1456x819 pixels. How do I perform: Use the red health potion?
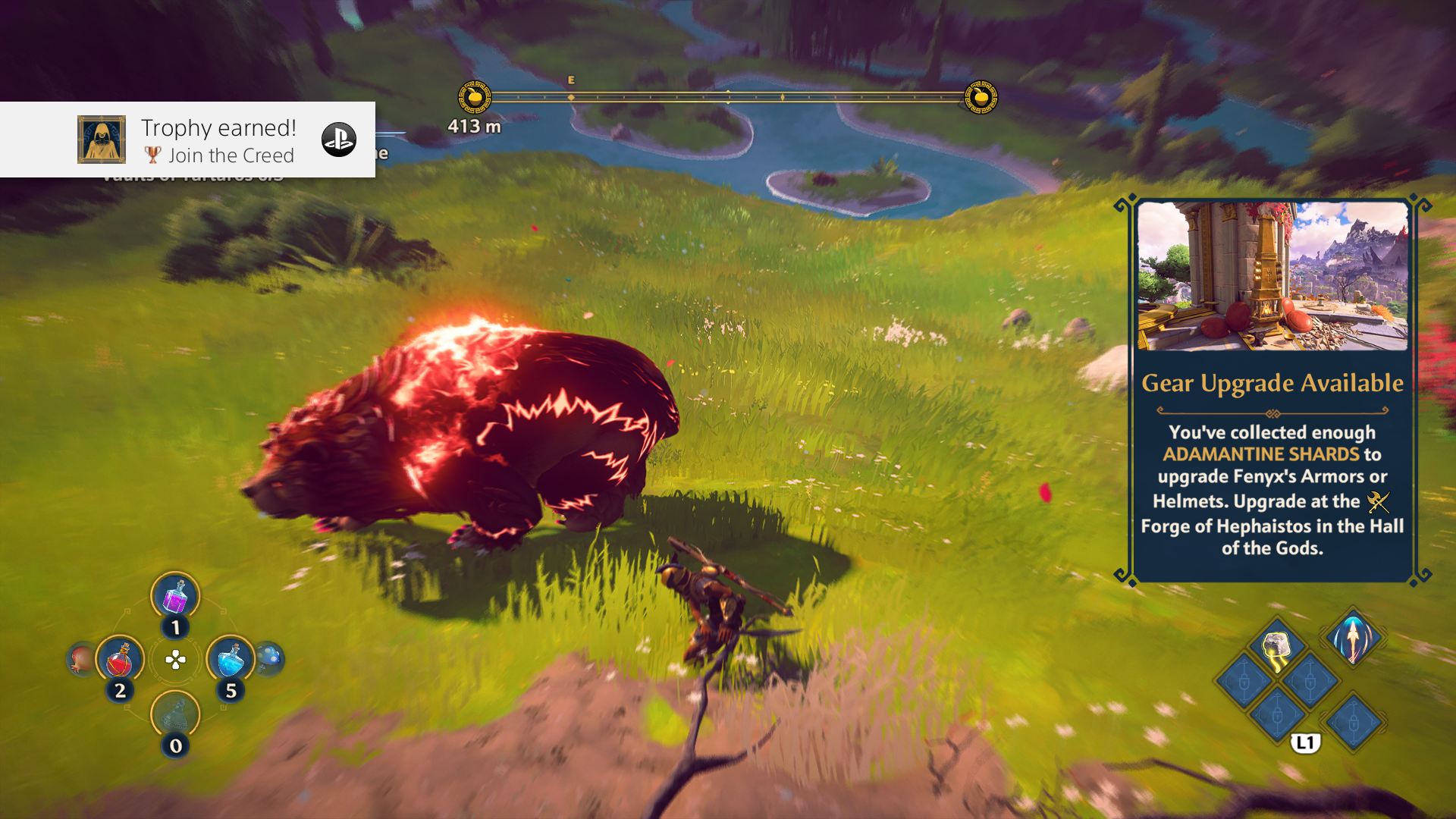120,660
